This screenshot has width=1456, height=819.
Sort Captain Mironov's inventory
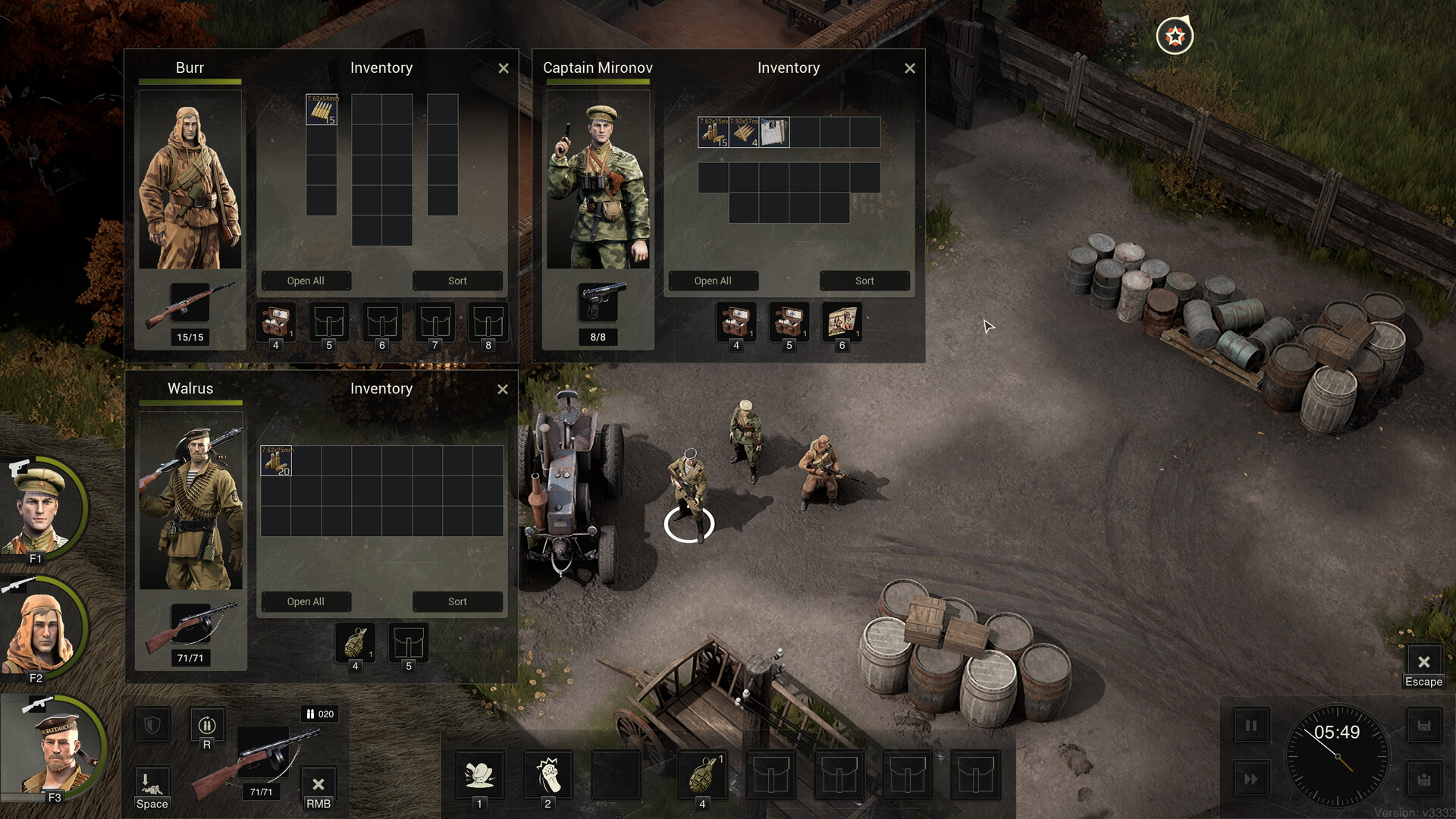point(864,281)
